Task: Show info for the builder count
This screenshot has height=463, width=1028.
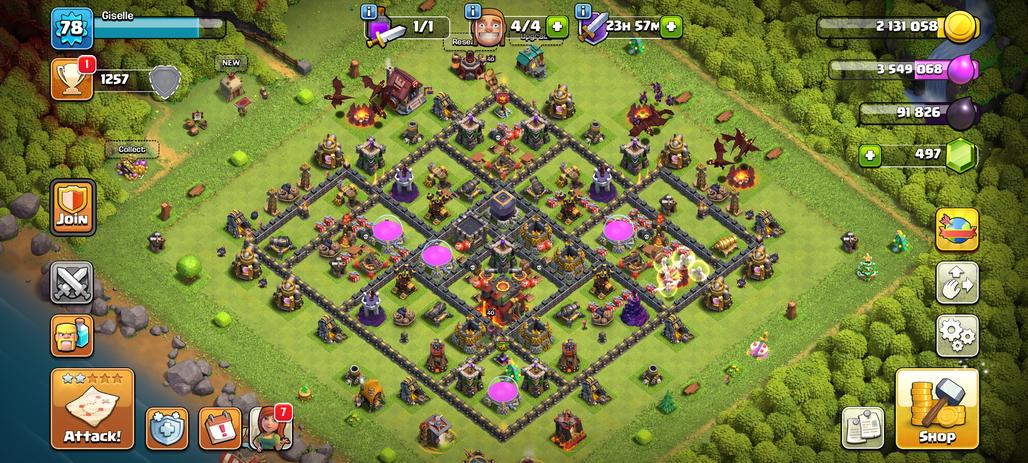Action: tap(473, 11)
